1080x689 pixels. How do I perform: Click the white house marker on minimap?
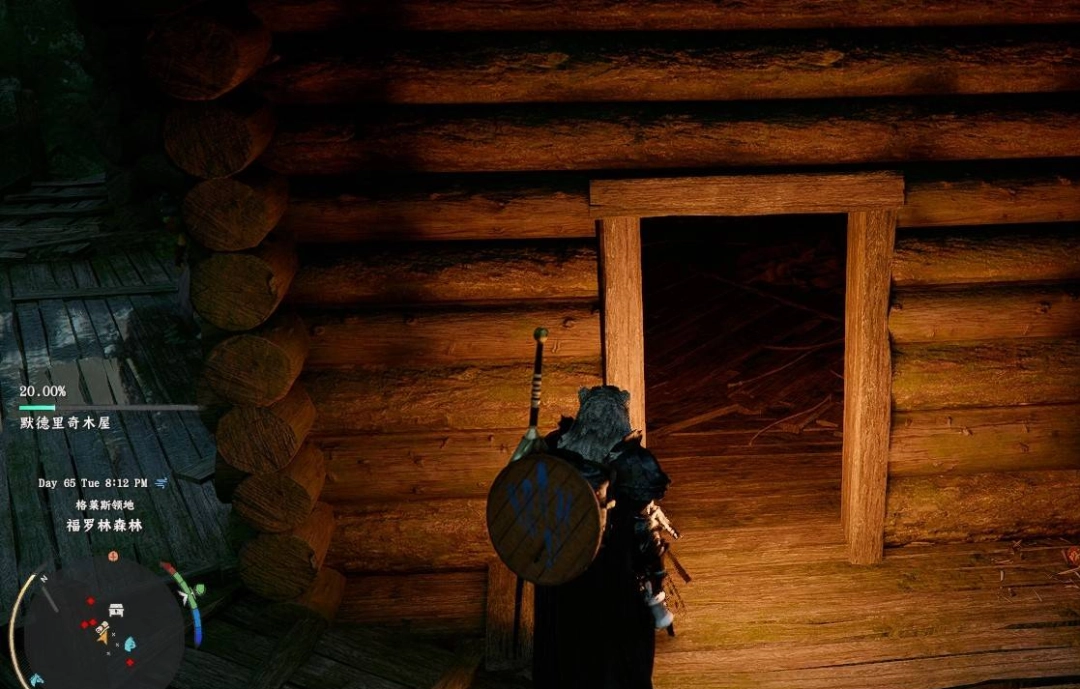click(116, 609)
